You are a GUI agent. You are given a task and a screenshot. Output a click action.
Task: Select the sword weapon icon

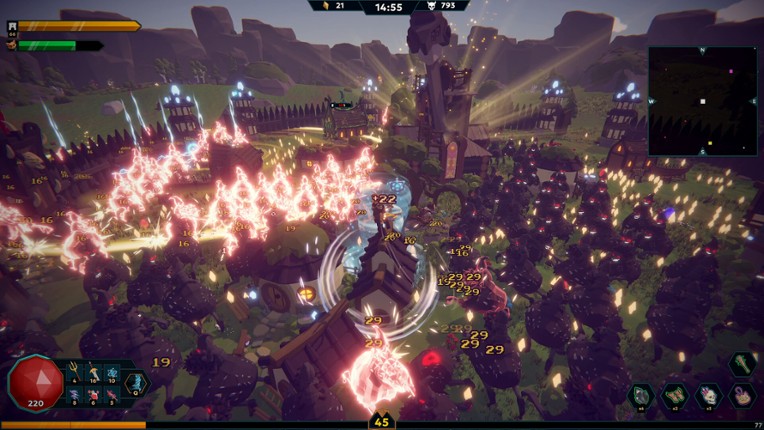(93, 371)
